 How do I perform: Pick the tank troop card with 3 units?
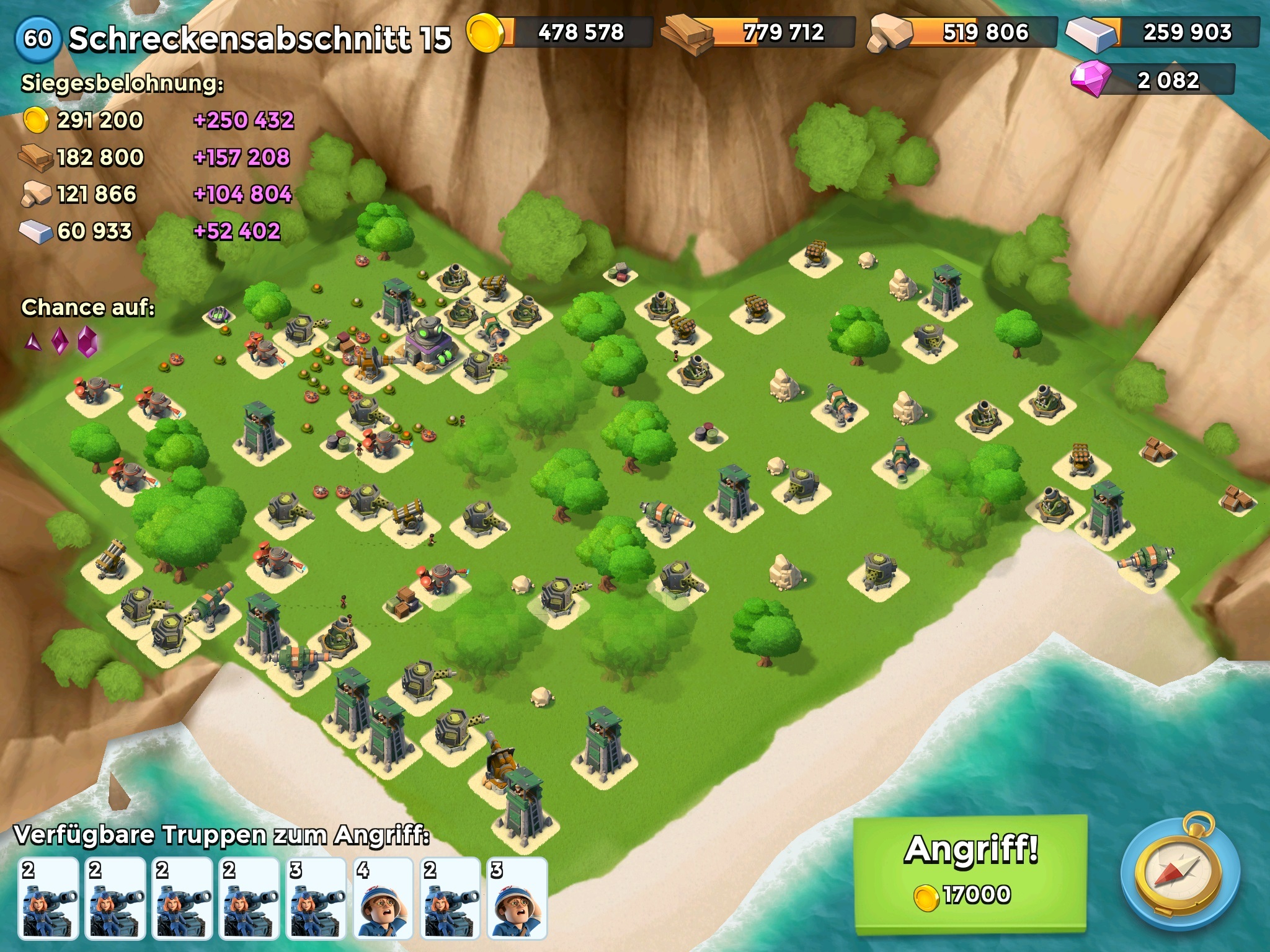coord(316,897)
